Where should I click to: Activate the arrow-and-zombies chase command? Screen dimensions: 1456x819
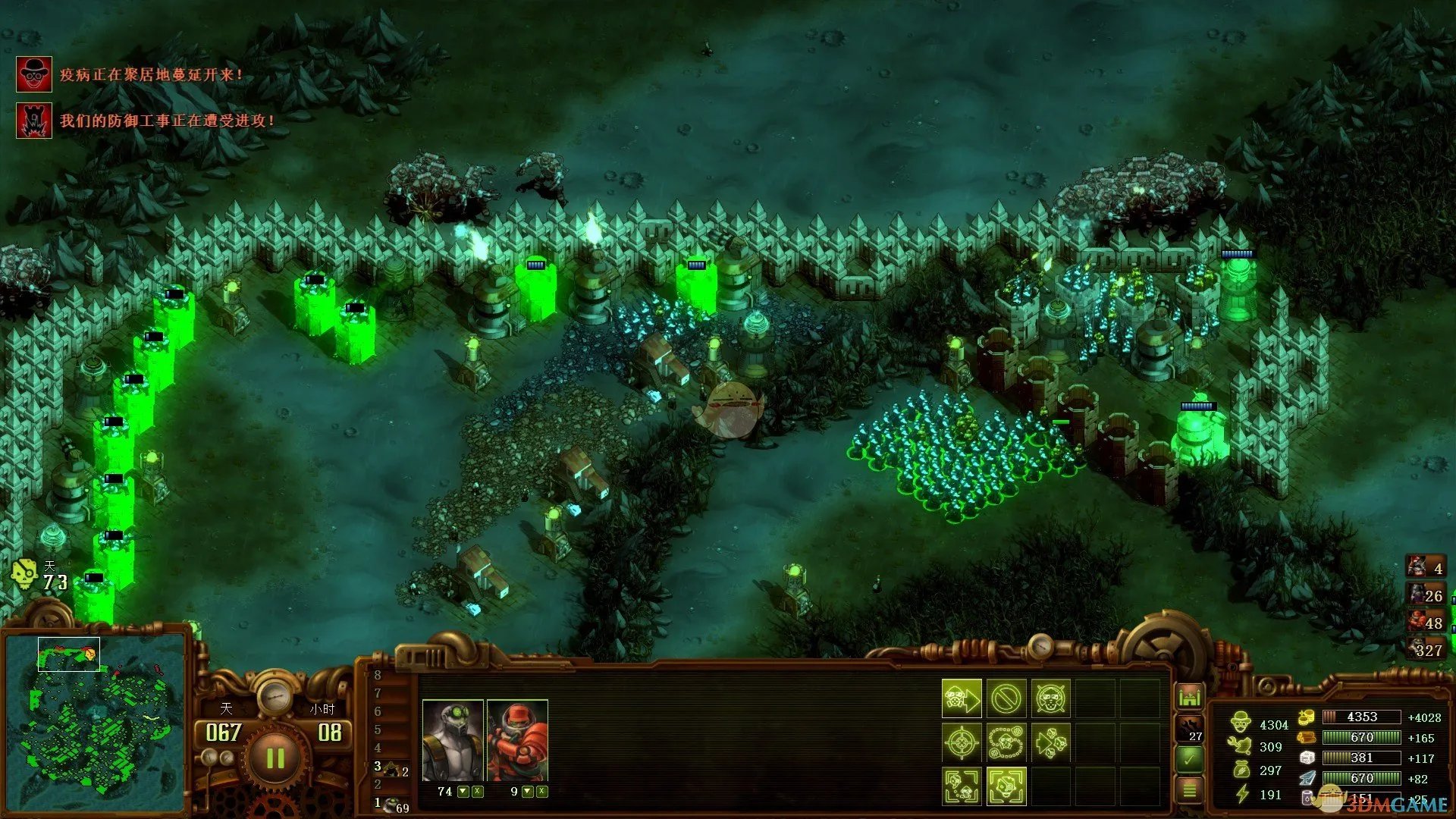tap(1050, 742)
